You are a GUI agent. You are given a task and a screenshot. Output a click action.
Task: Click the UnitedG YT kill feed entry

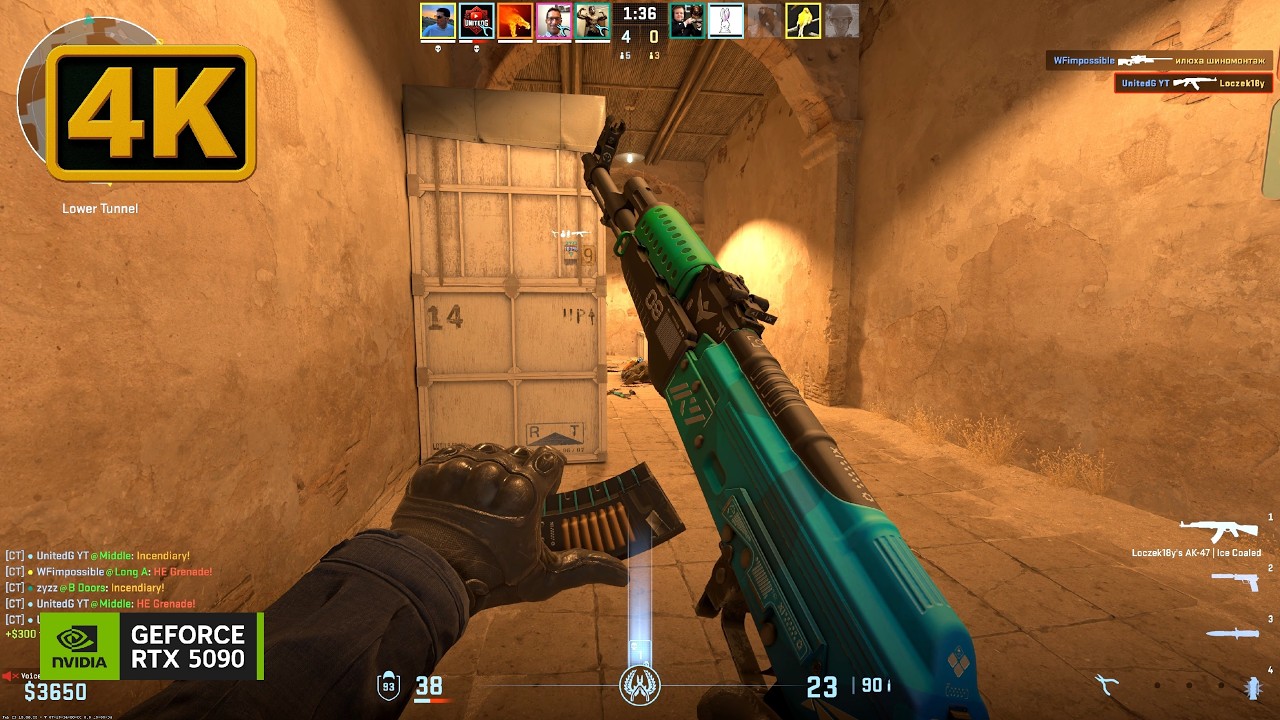click(x=1192, y=83)
